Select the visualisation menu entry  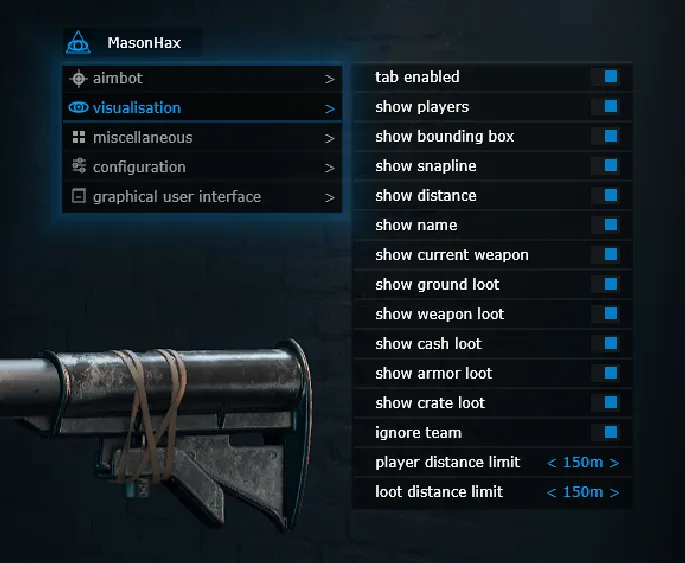(200, 108)
